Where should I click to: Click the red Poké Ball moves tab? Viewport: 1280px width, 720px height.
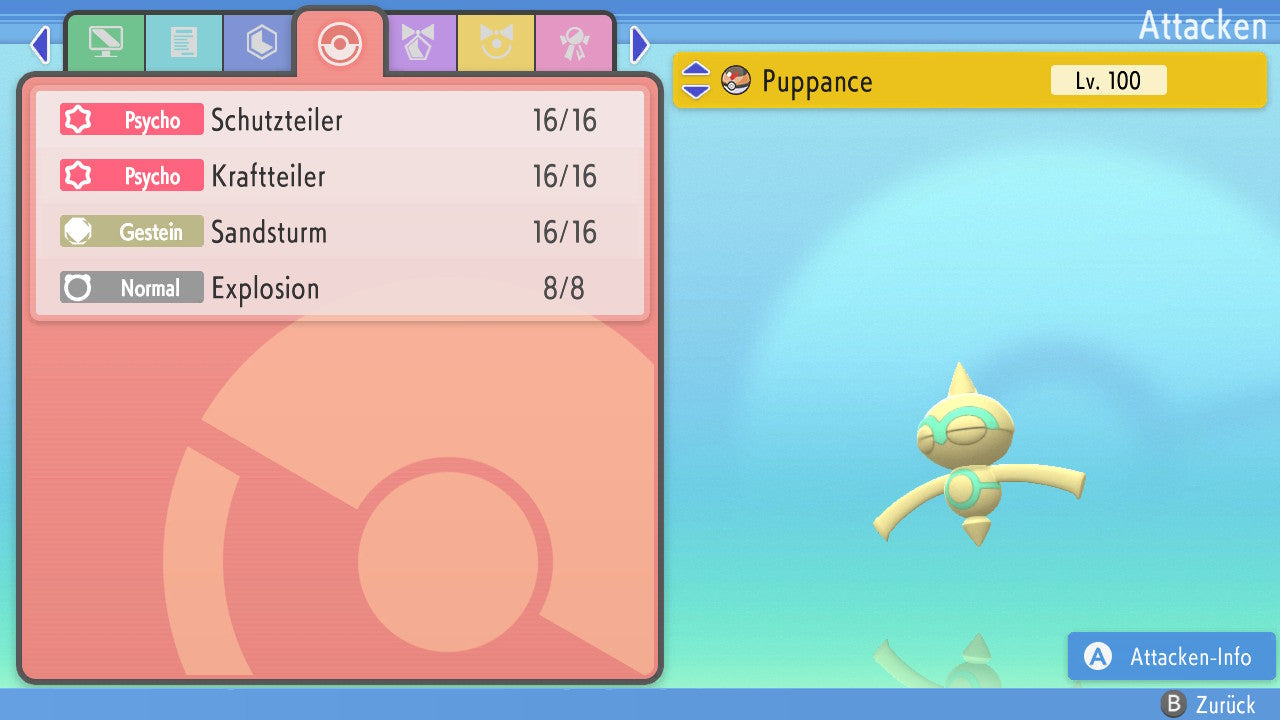tap(339, 43)
